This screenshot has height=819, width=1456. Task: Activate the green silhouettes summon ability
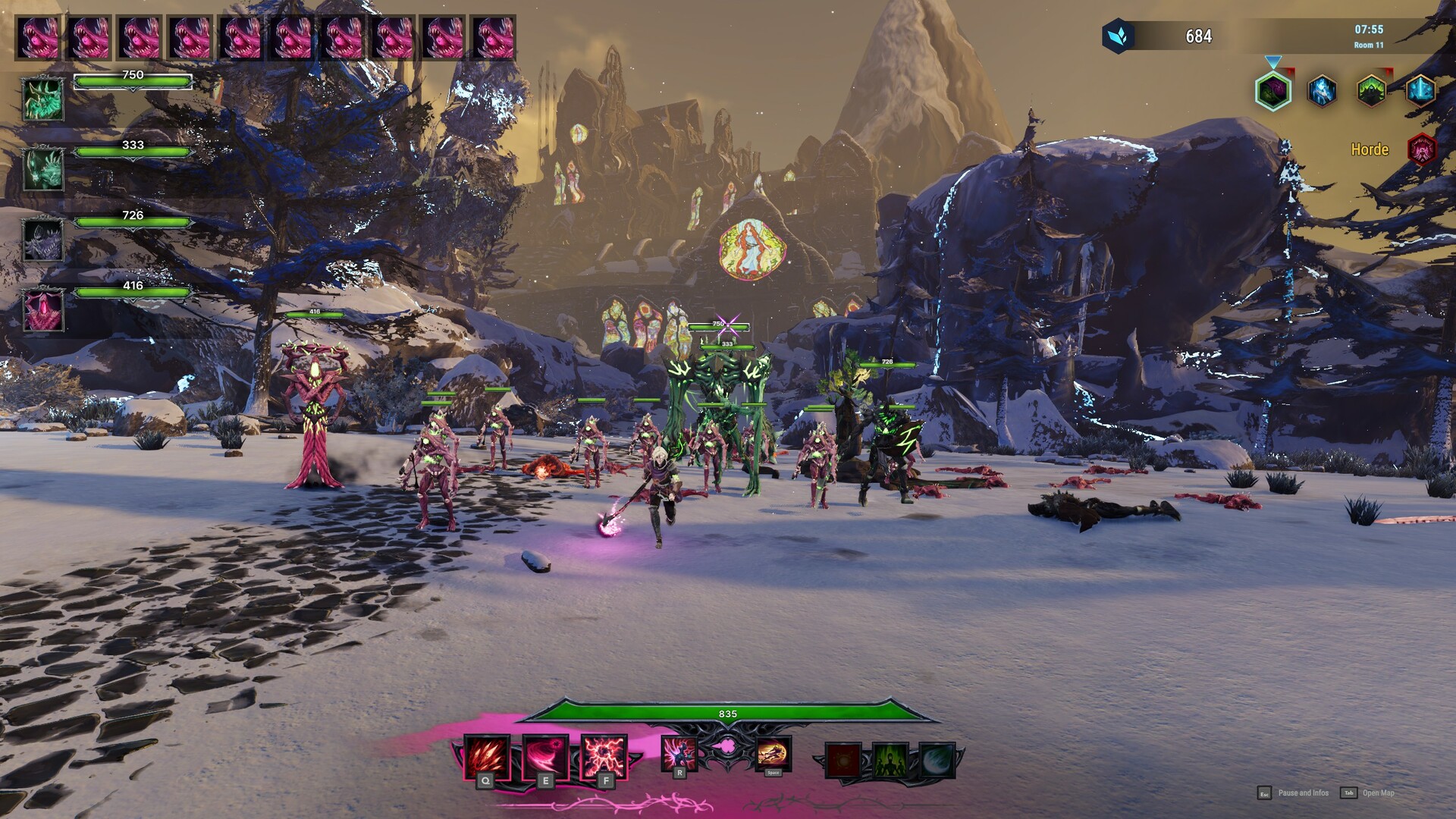tap(890, 760)
